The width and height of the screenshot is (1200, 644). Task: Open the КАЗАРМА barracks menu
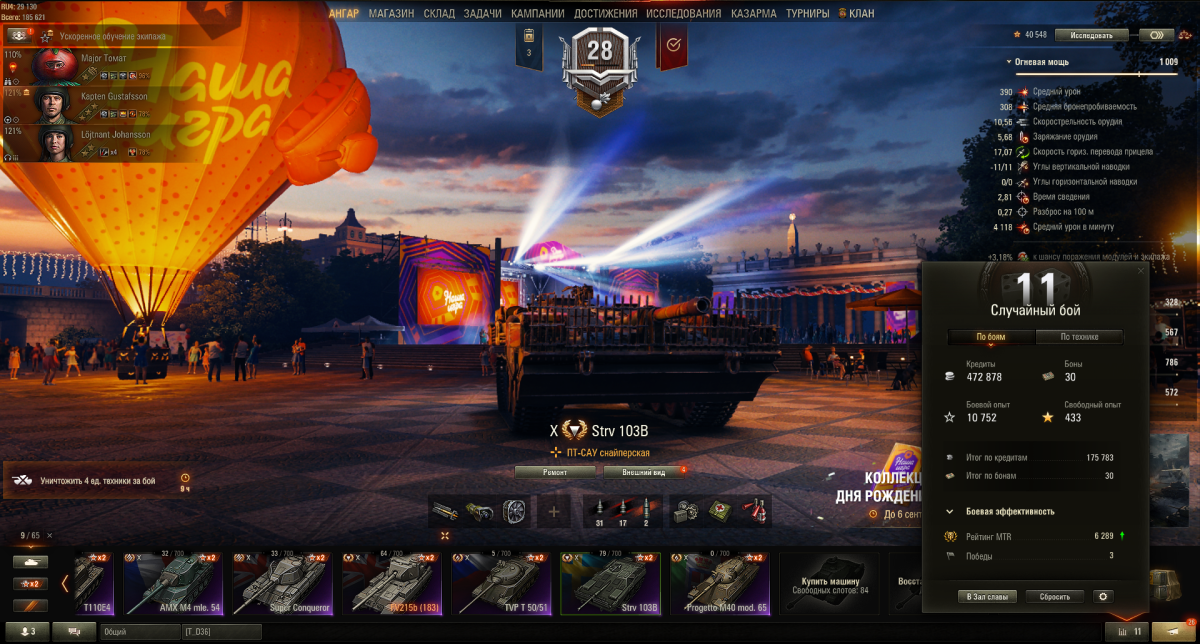pyautogui.click(x=753, y=14)
